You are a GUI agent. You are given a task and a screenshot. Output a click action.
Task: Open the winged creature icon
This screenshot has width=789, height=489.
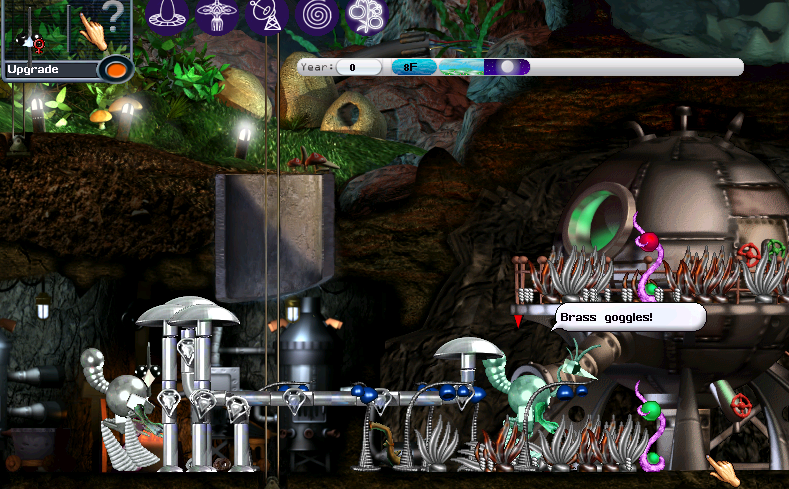click(x=217, y=15)
